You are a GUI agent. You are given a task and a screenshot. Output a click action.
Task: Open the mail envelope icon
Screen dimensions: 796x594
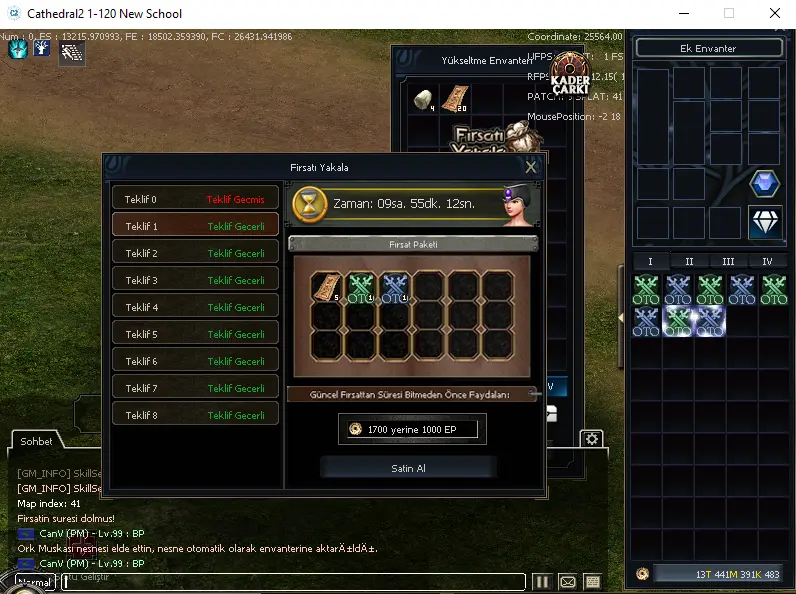[567, 581]
